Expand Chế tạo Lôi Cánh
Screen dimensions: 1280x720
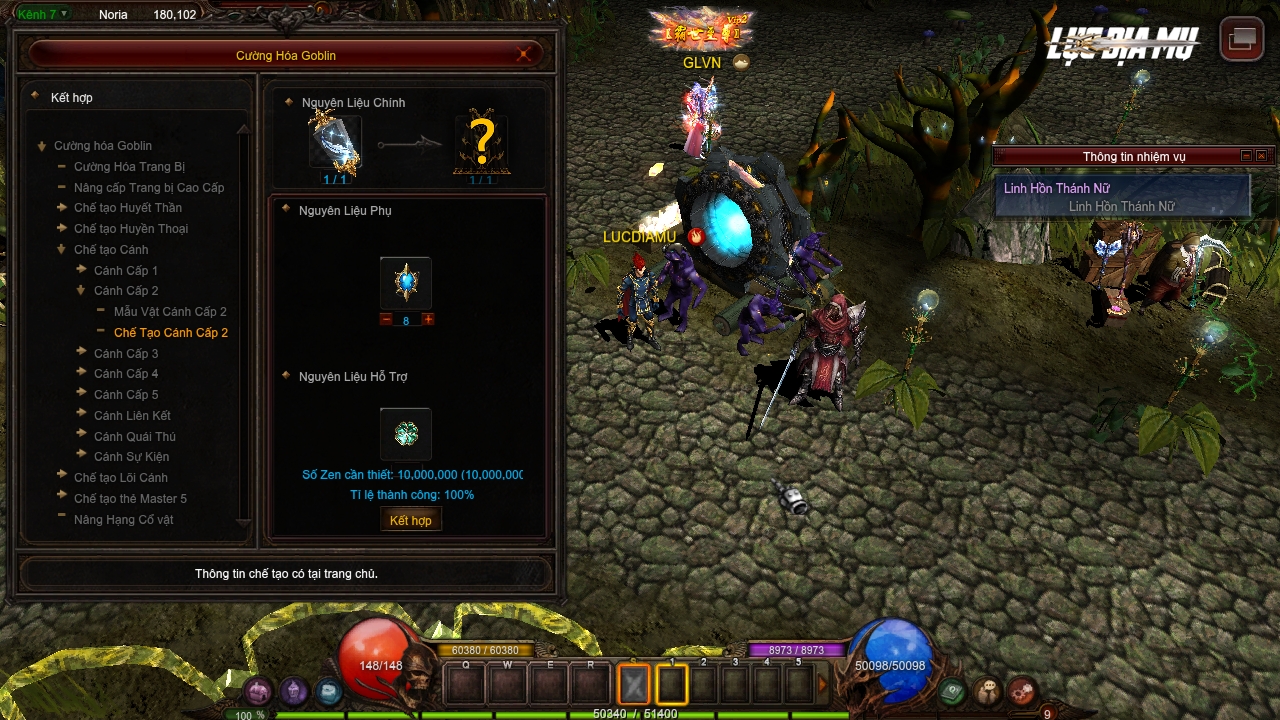click(120, 478)
